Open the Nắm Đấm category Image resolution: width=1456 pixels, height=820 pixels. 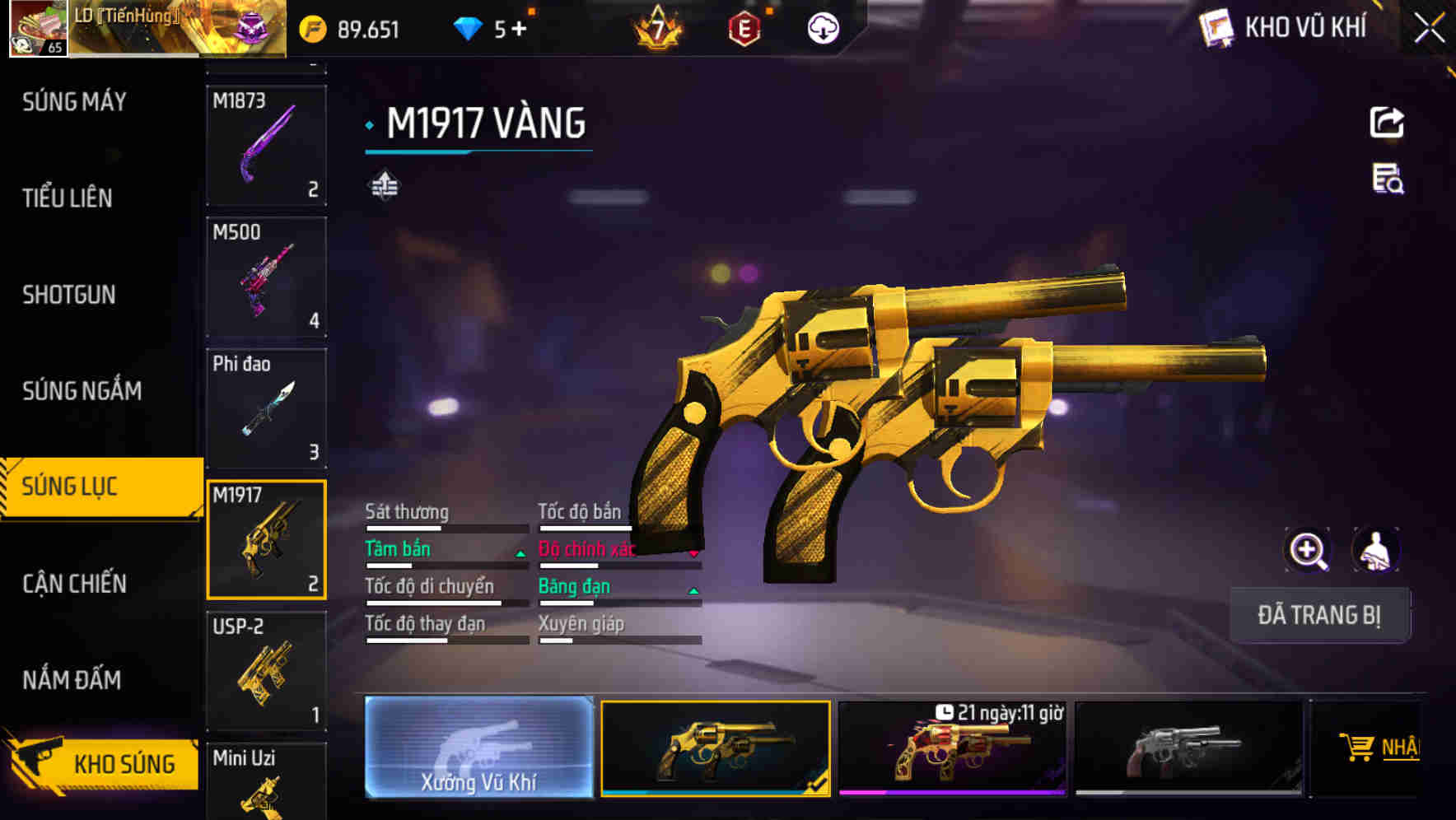coord(72,680)
